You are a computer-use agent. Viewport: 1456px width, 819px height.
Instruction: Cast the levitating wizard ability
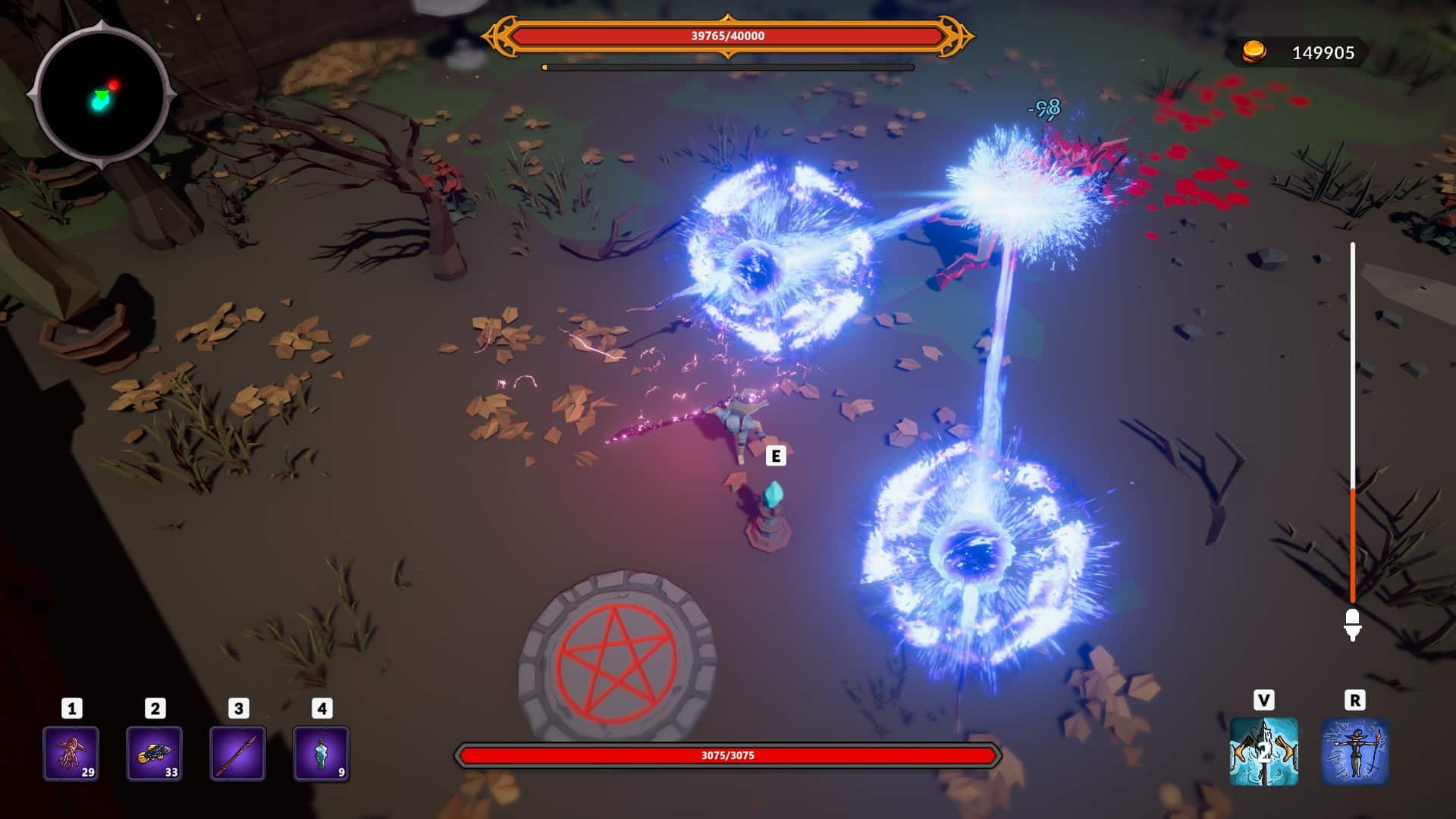click(x=1355, y=752)
